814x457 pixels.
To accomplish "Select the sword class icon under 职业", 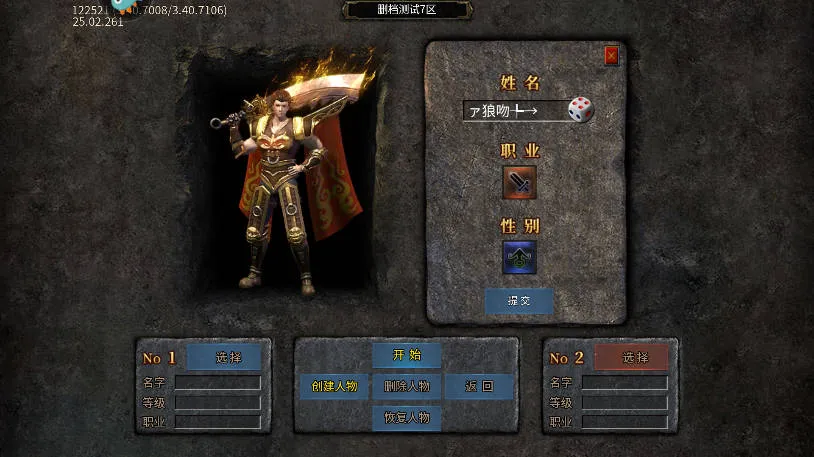I will coord(519,183).
